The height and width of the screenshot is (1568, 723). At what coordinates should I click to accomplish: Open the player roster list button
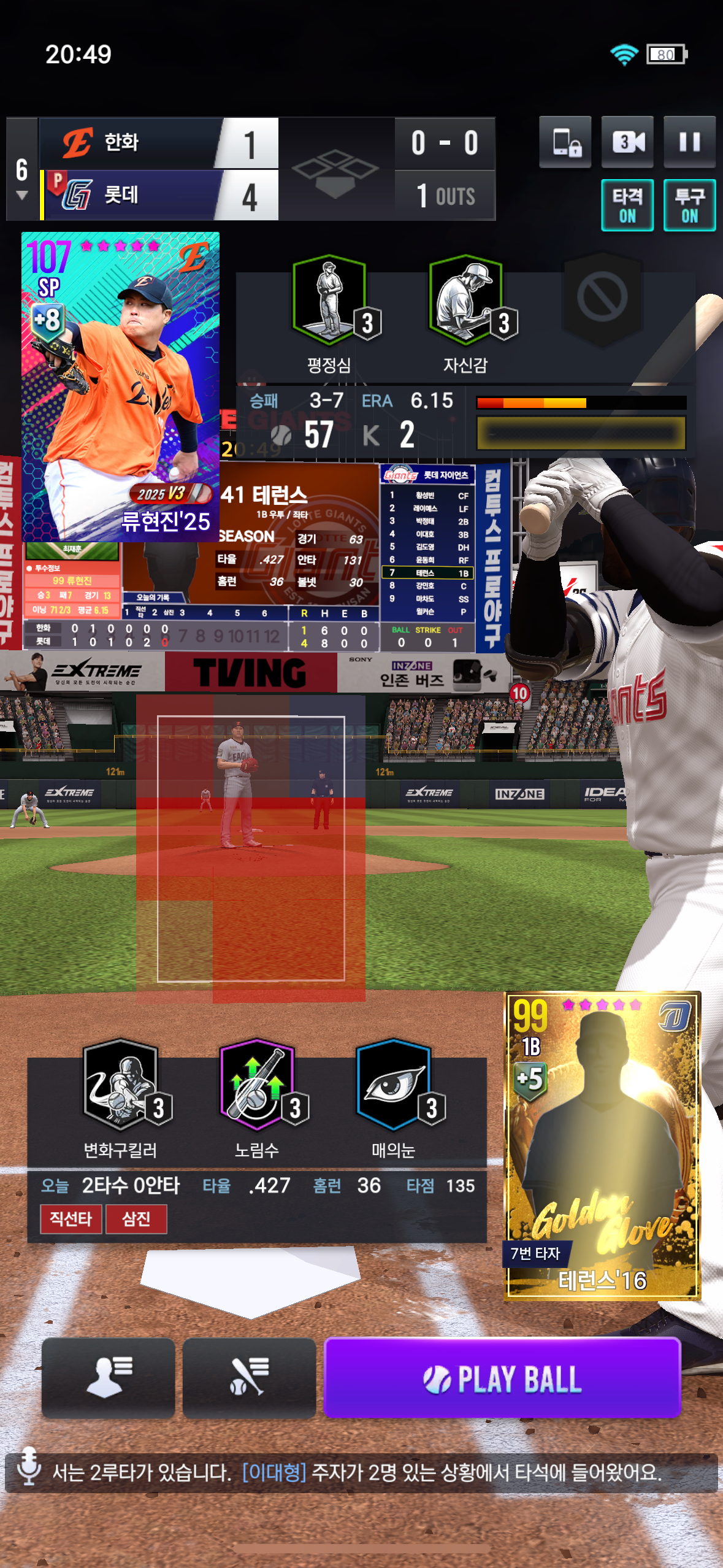(x=109, y=1378)
